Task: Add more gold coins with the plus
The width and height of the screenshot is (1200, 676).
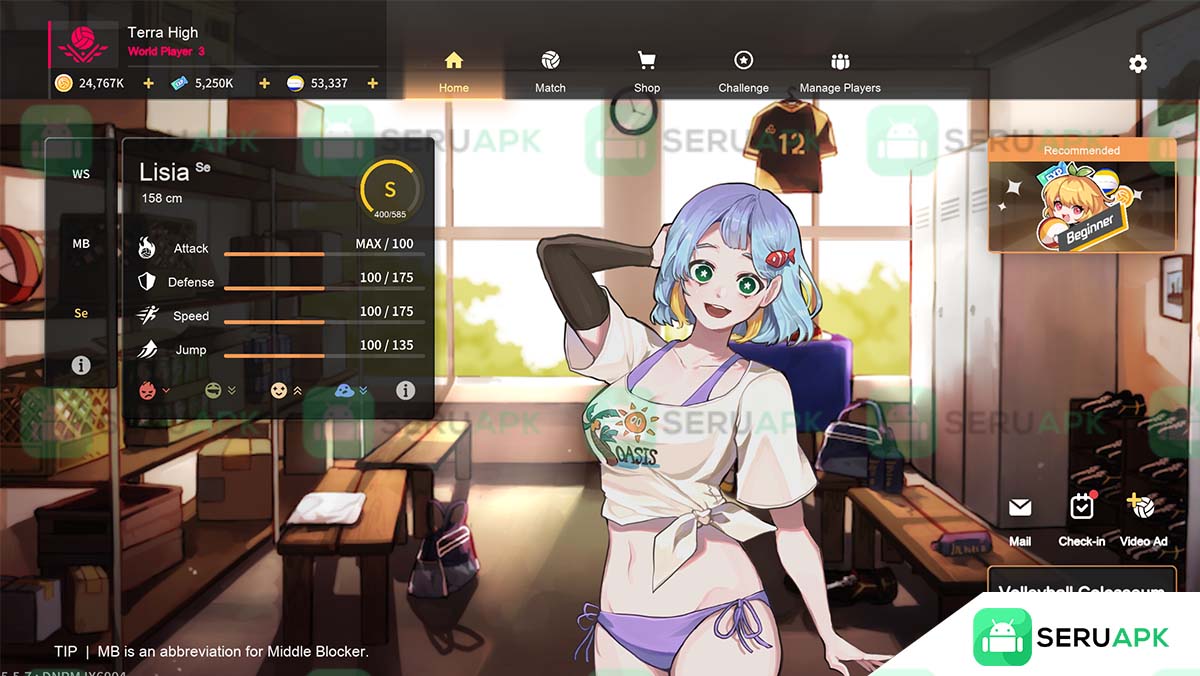Action: click(149, 83)
